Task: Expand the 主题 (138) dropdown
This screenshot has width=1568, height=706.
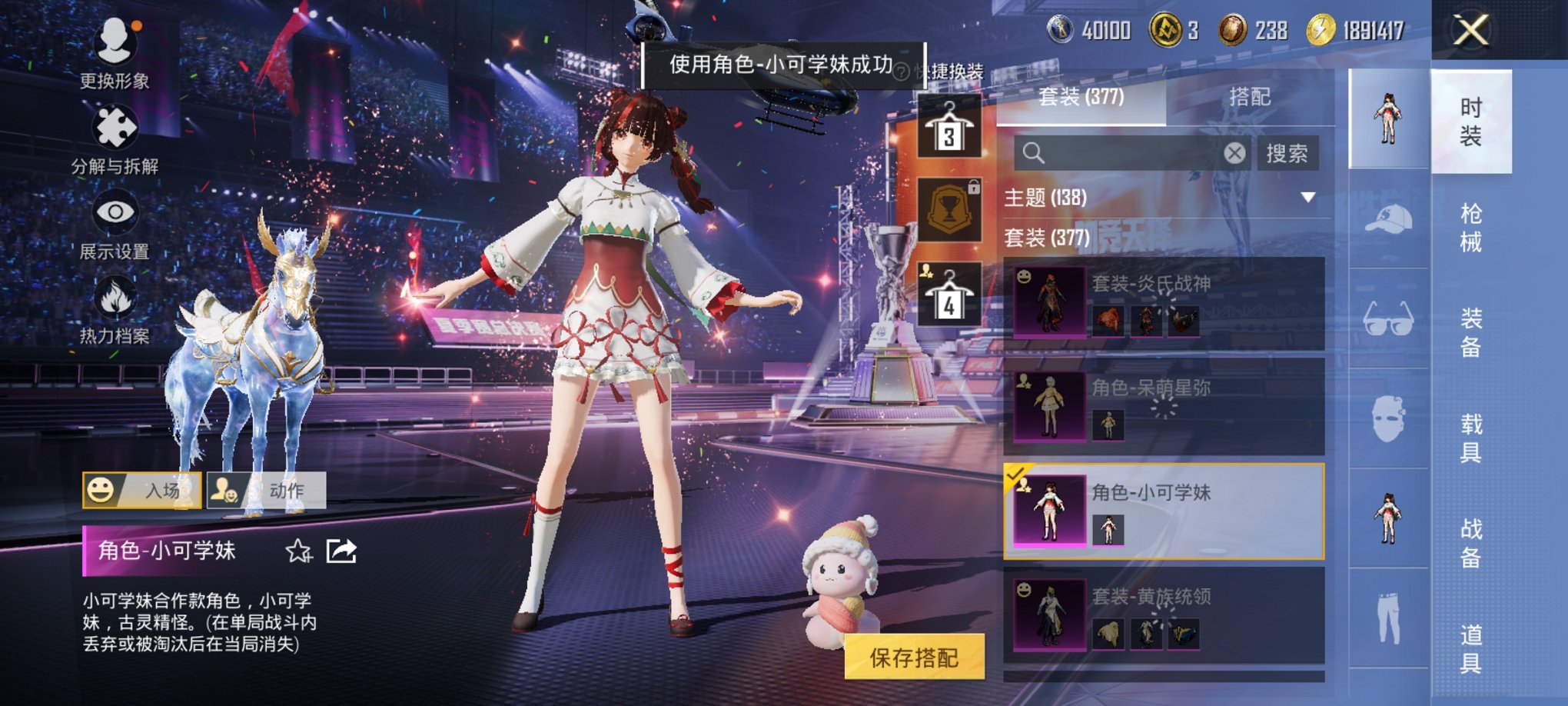Action: [1309, 197]
